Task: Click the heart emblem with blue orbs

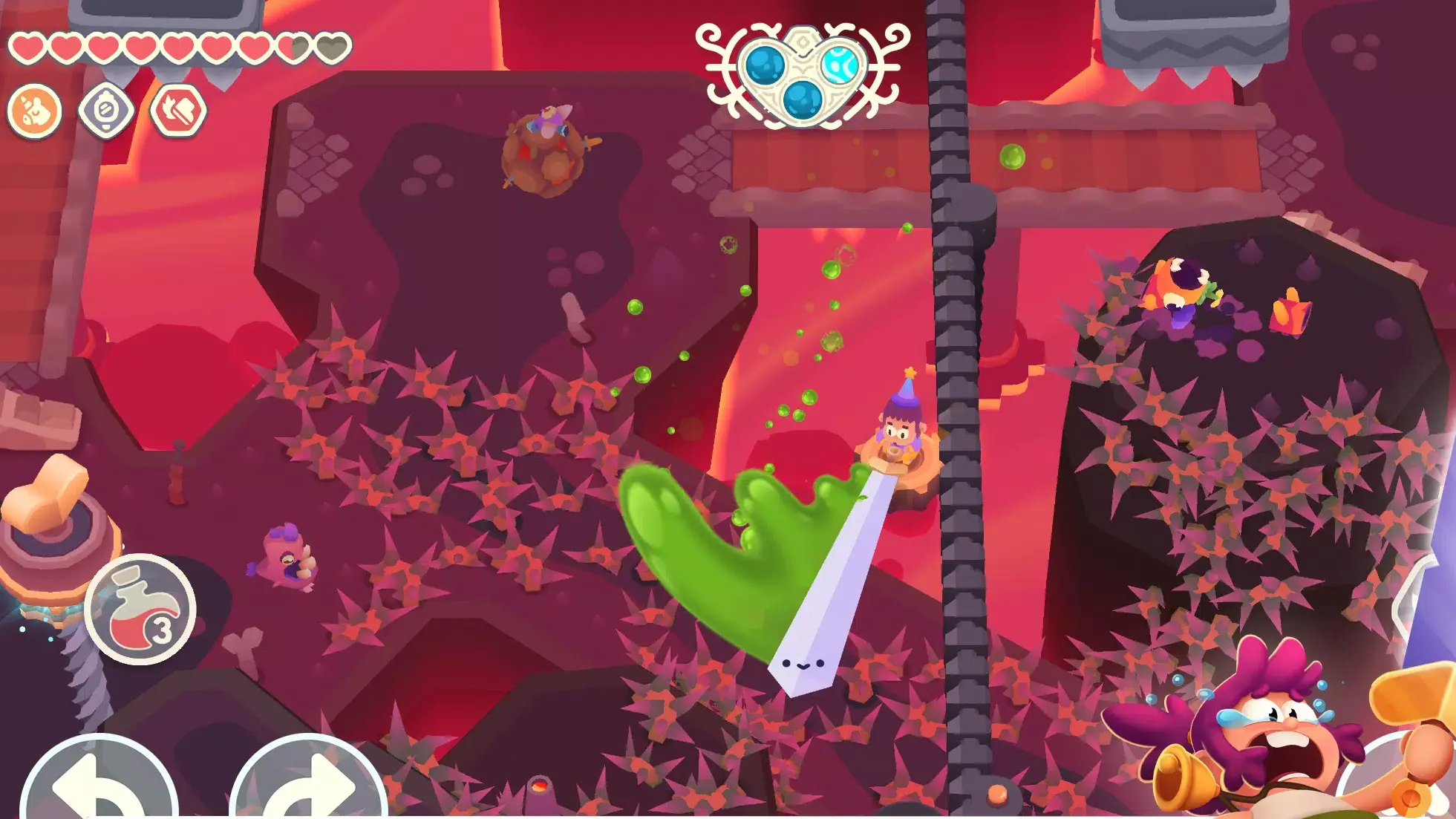Action: [x=803, y=74]
